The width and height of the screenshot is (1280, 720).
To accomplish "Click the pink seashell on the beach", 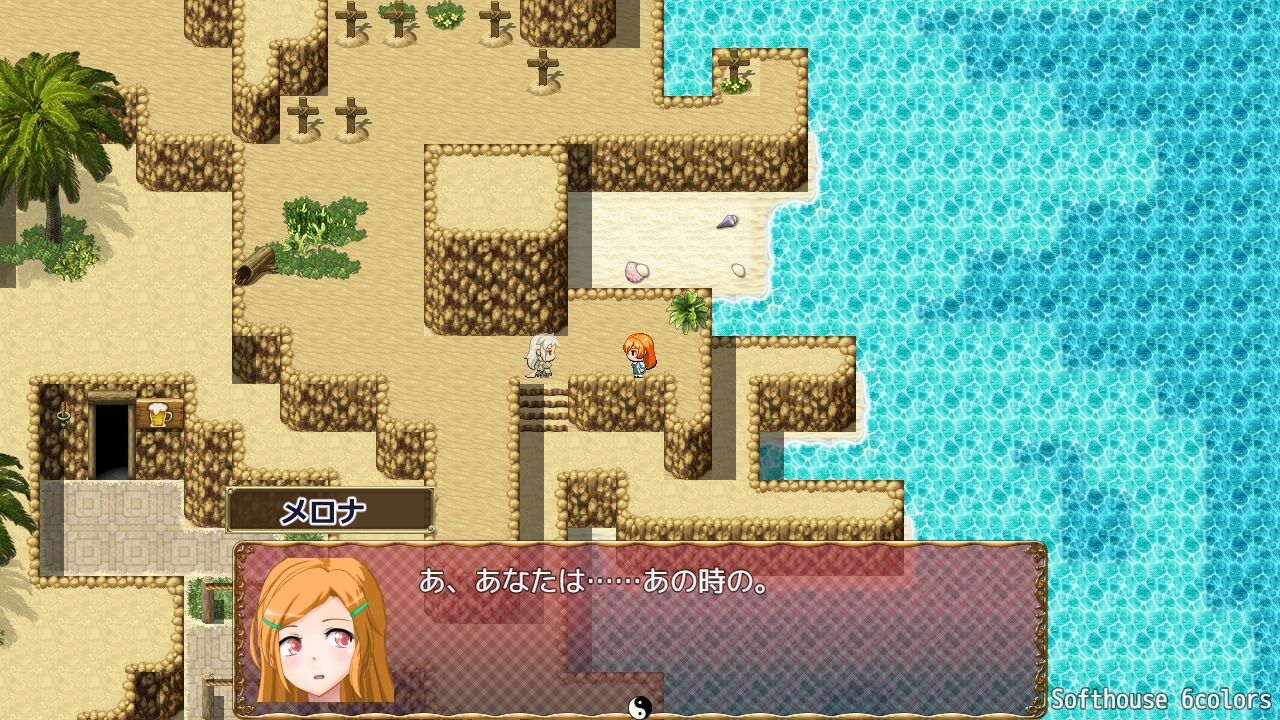I will 639,270.
